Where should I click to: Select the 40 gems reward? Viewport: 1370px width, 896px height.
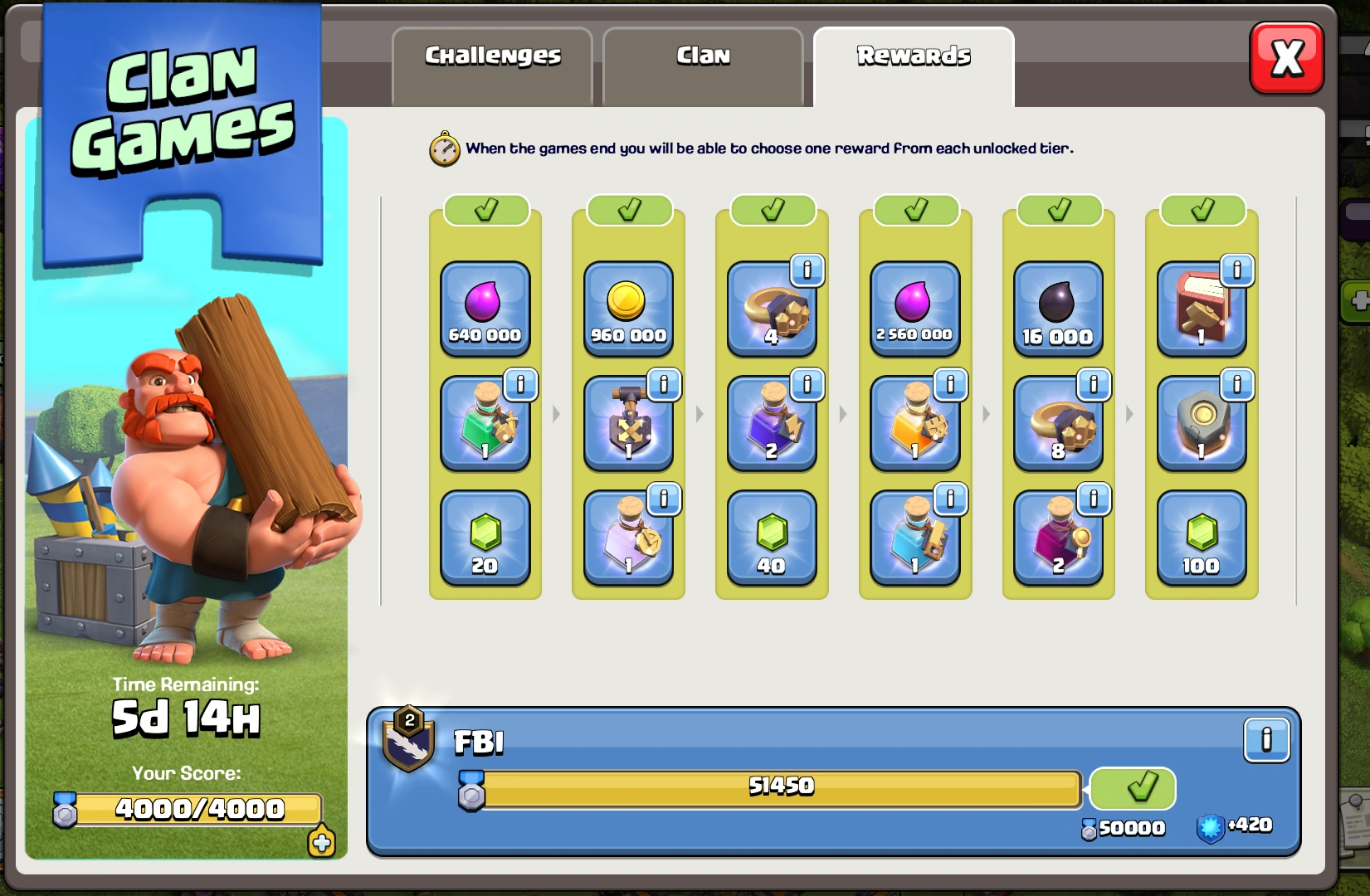(772, 539)
